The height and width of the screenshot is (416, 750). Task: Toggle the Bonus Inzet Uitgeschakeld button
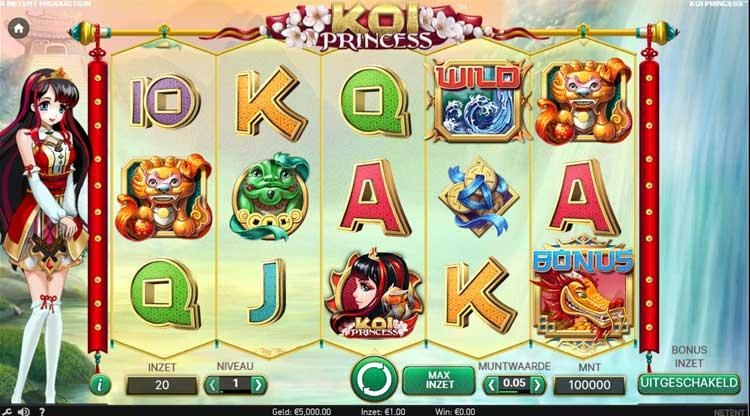[688, 384]
